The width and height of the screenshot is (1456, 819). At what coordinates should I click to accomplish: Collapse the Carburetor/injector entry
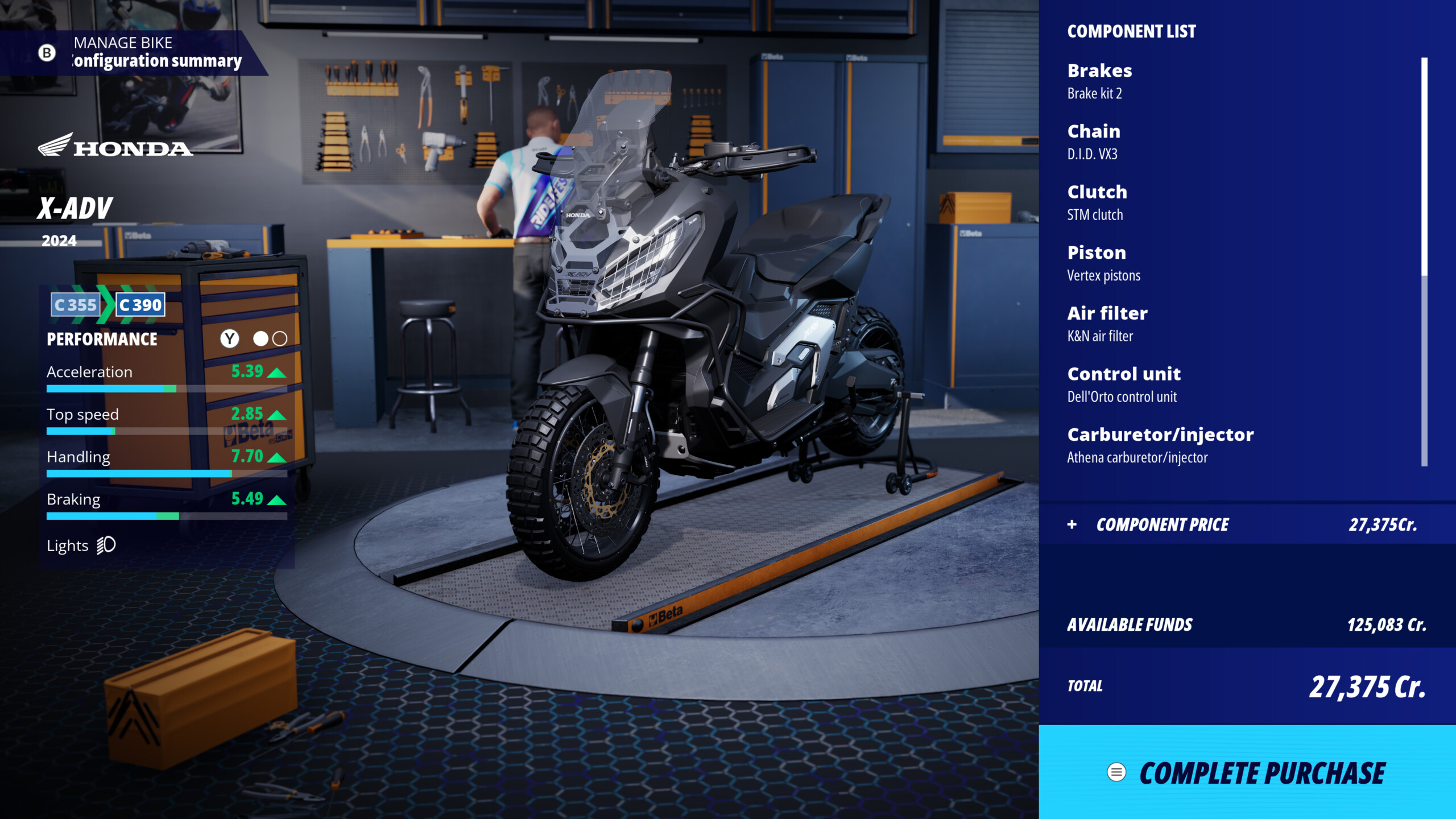pos(1160,435)
